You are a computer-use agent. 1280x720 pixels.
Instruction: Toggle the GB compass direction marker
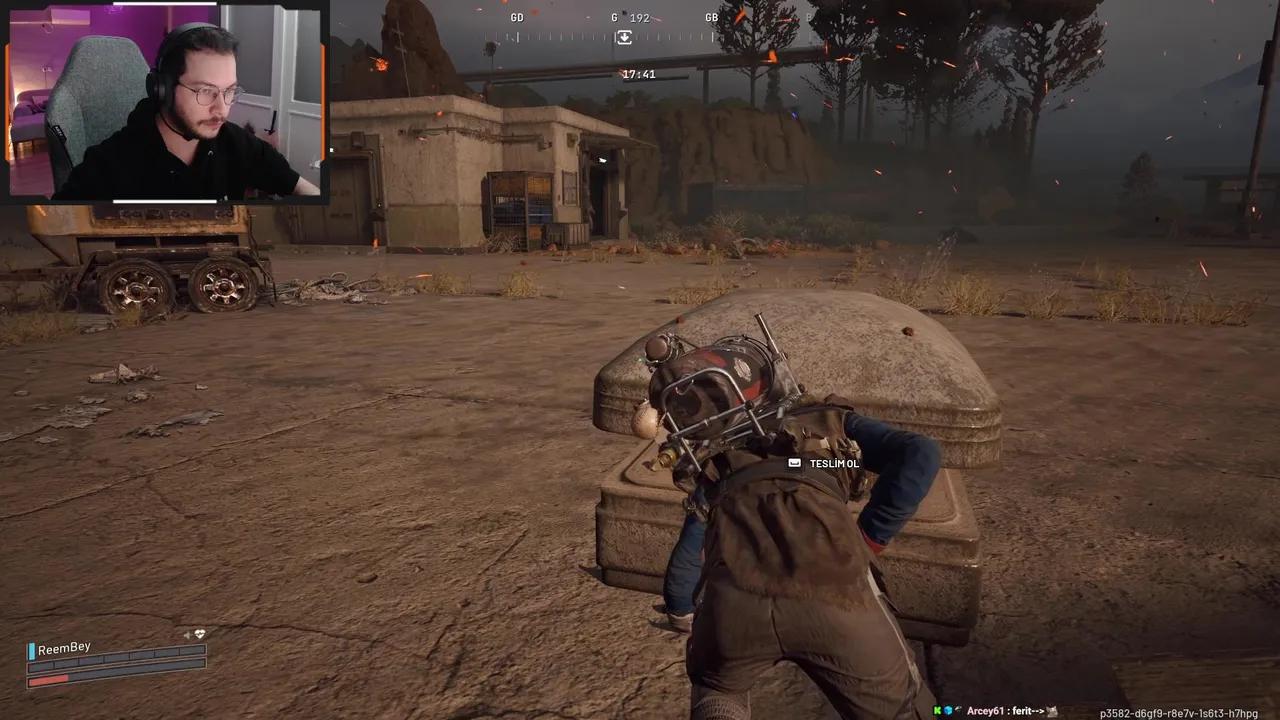pyautogui.click(x=712, y=17)
